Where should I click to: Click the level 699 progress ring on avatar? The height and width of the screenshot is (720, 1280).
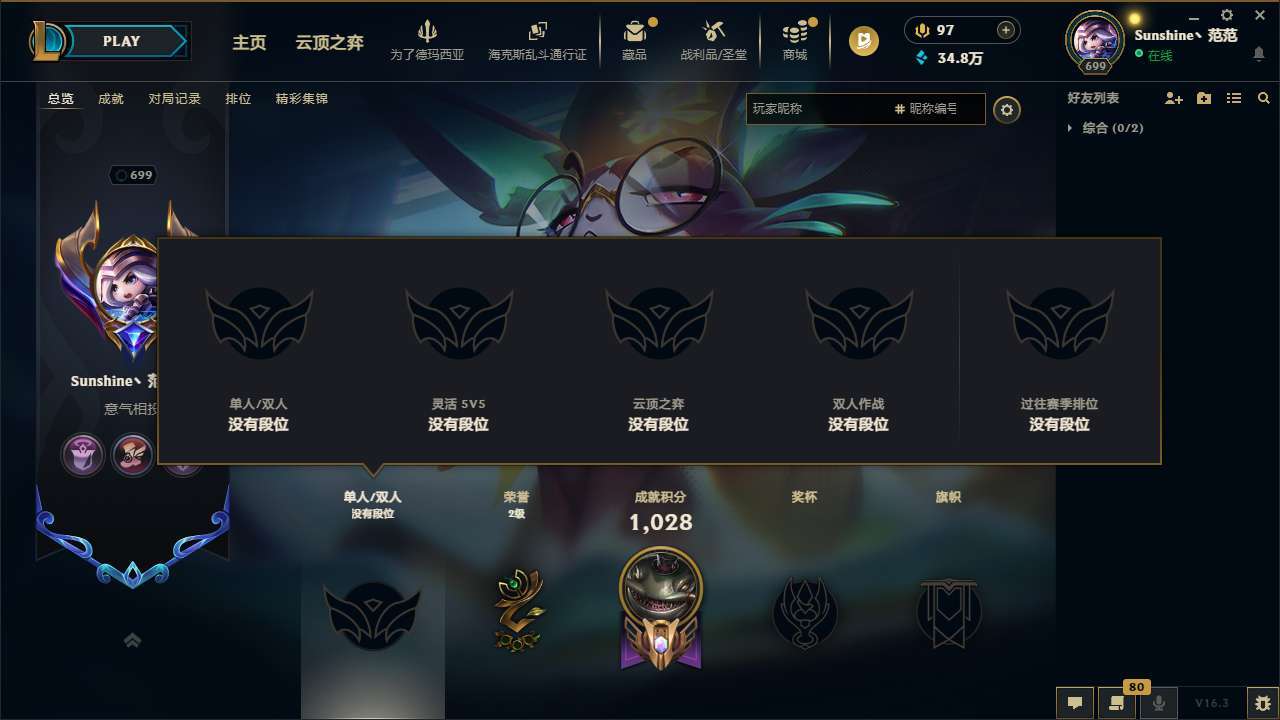pyautogui.click(x=1094, y=64)
